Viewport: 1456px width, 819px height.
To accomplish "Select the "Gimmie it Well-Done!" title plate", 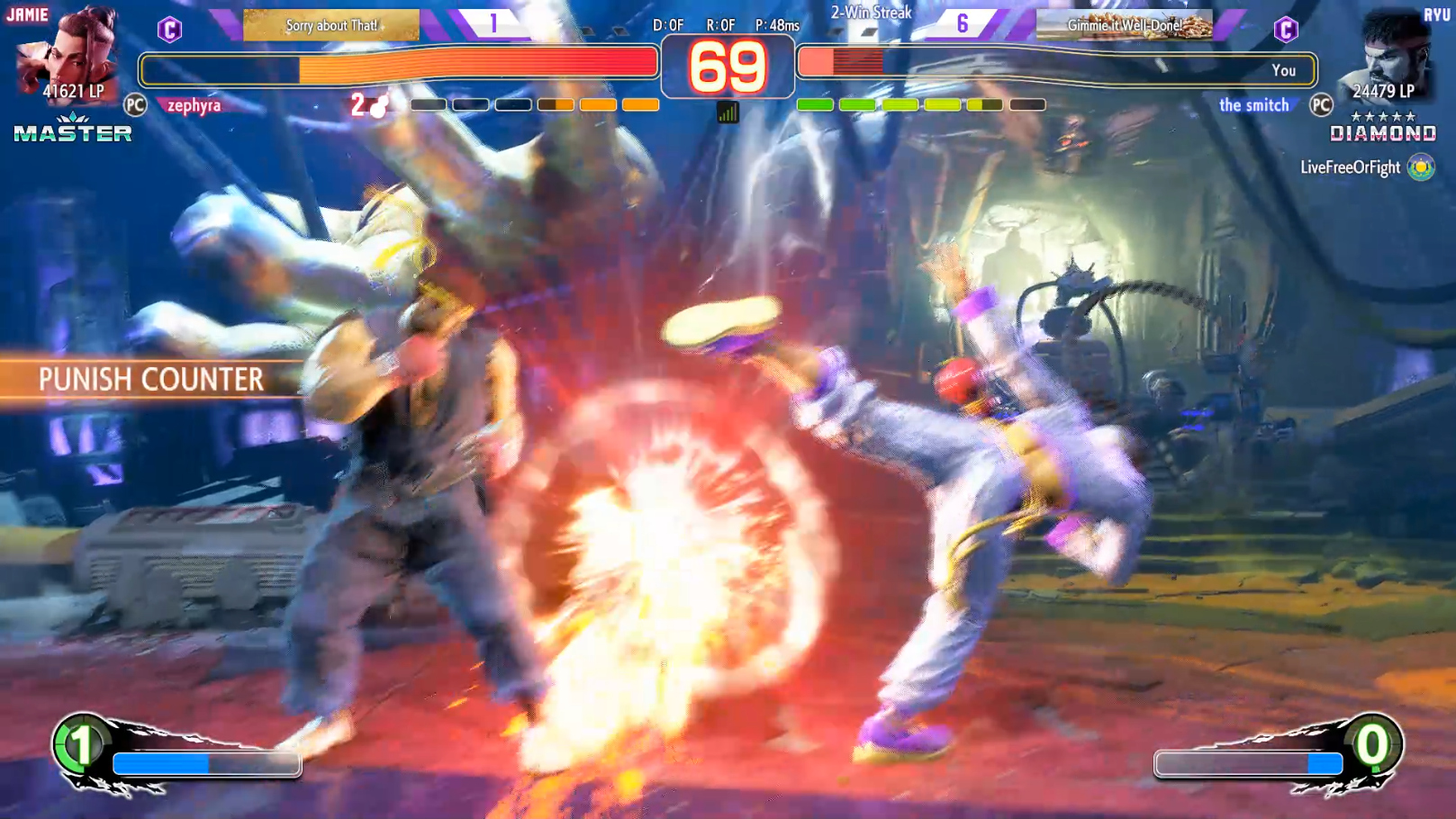I will (1124, 25).
